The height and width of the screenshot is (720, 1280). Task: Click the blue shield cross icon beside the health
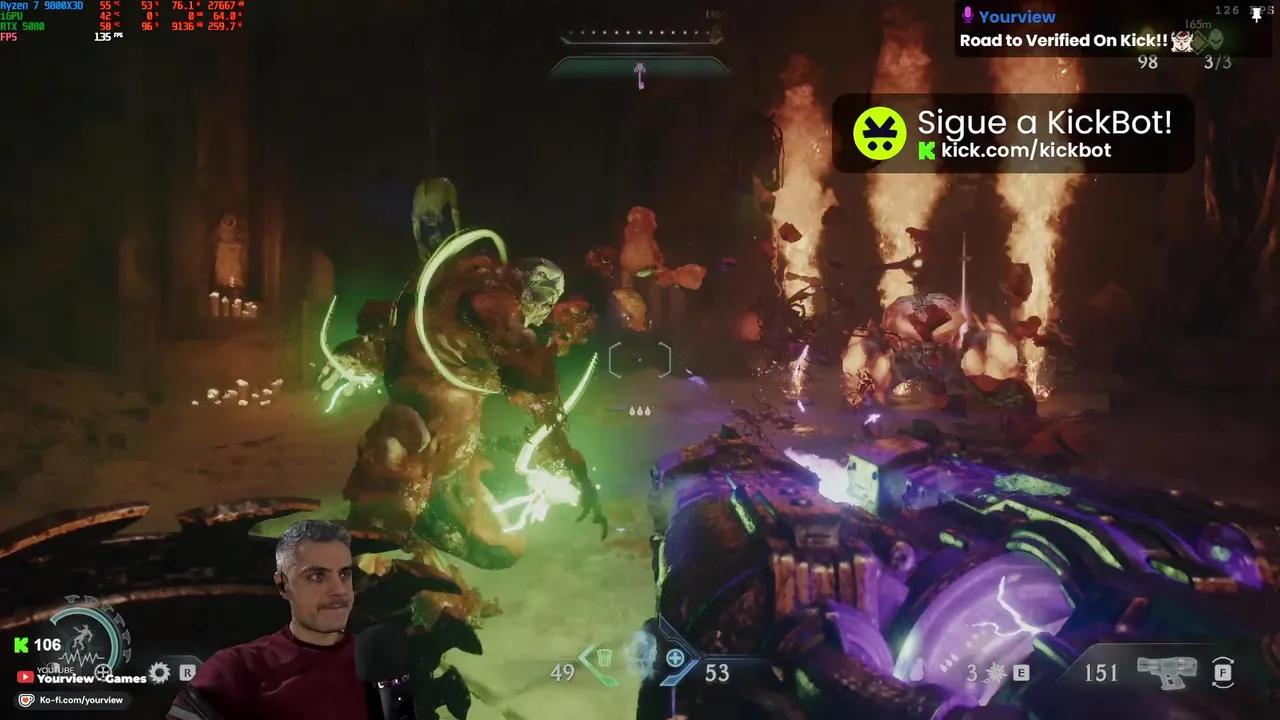[675, 659]
